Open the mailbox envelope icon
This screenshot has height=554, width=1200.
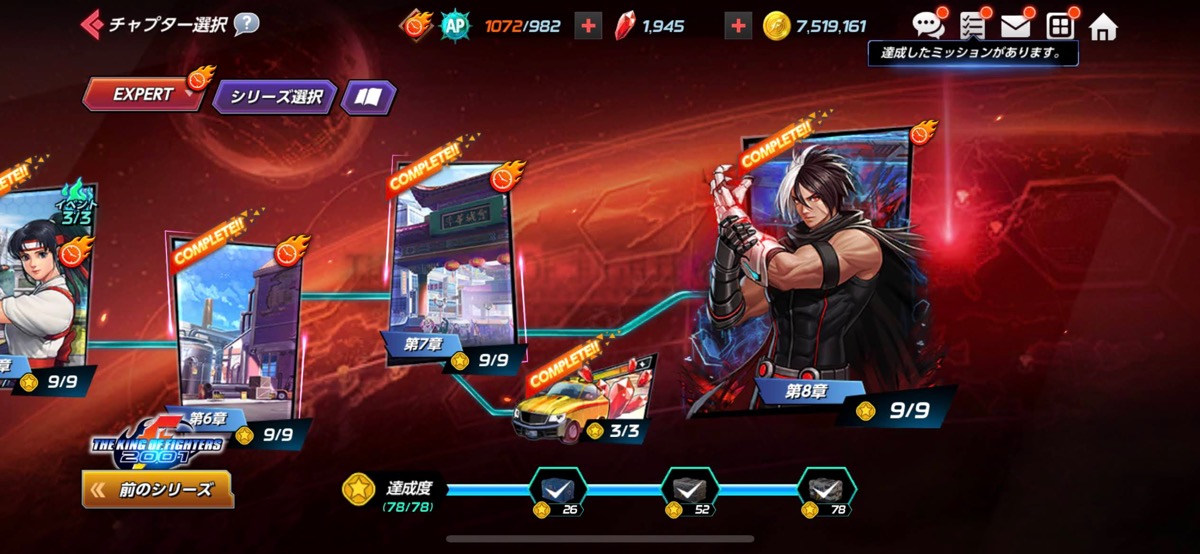click(1015, 26)
